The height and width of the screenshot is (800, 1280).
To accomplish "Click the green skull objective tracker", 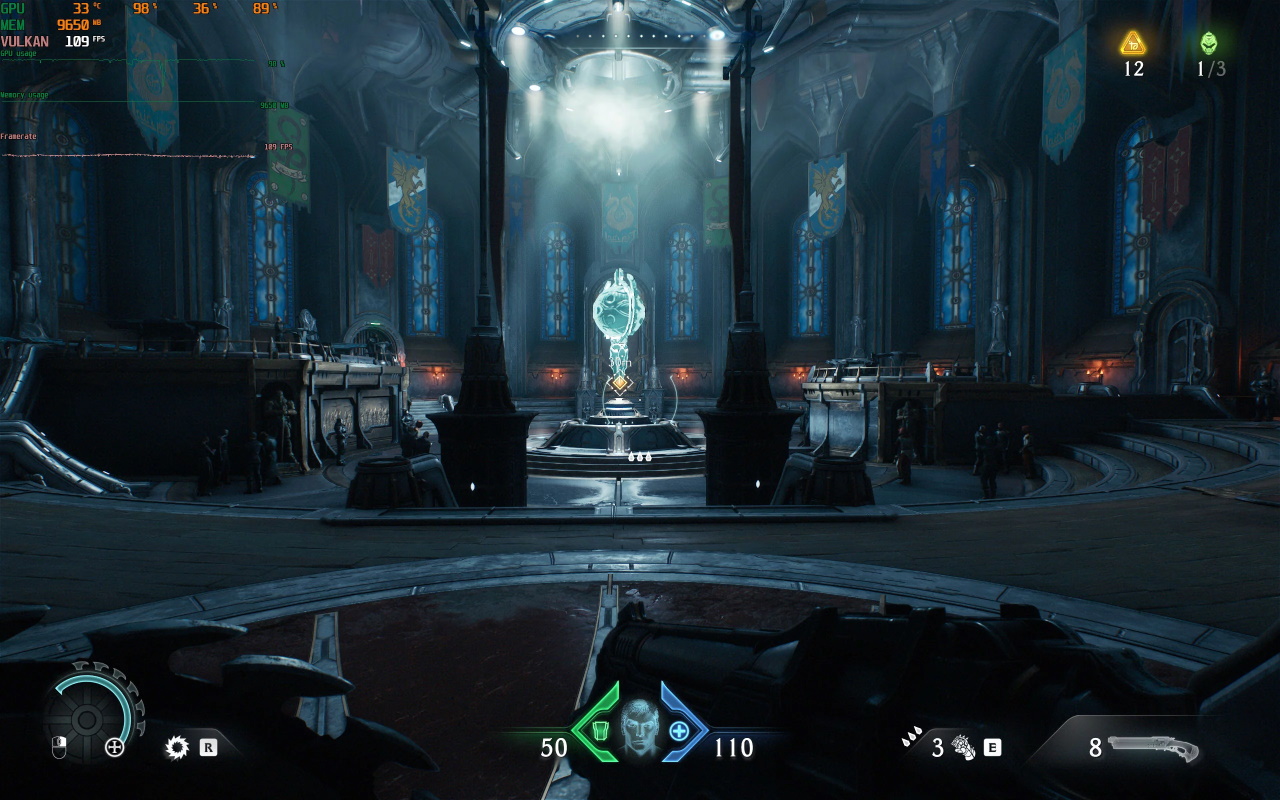I will tap(1209, 43).
